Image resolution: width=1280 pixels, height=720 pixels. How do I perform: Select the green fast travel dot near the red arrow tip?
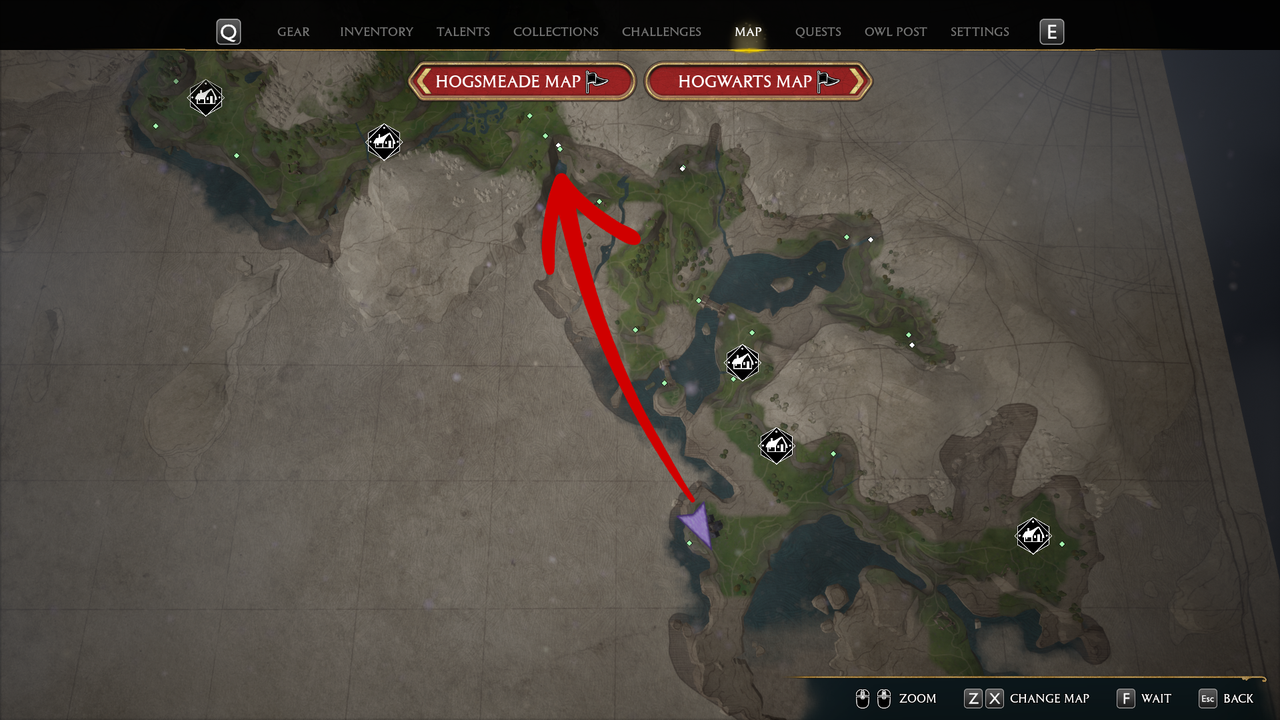pyautogui.click(x=558, y=148)
